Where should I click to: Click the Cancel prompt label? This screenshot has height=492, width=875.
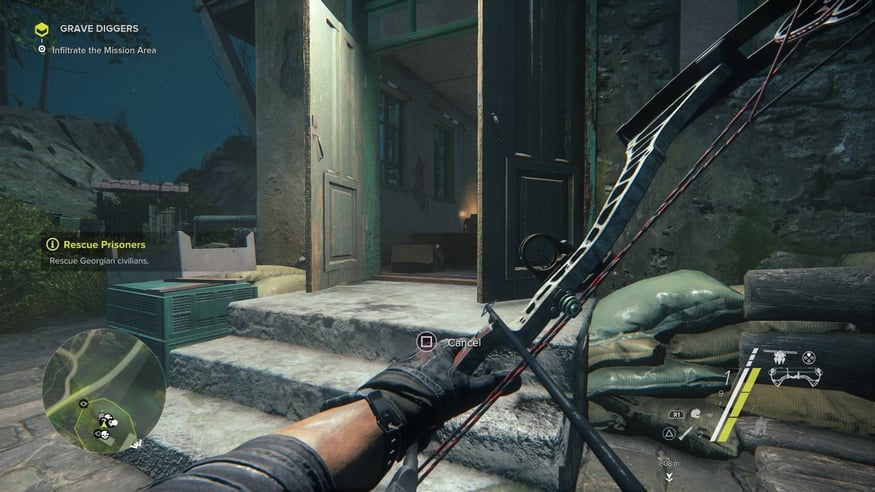tap(464, 342)
